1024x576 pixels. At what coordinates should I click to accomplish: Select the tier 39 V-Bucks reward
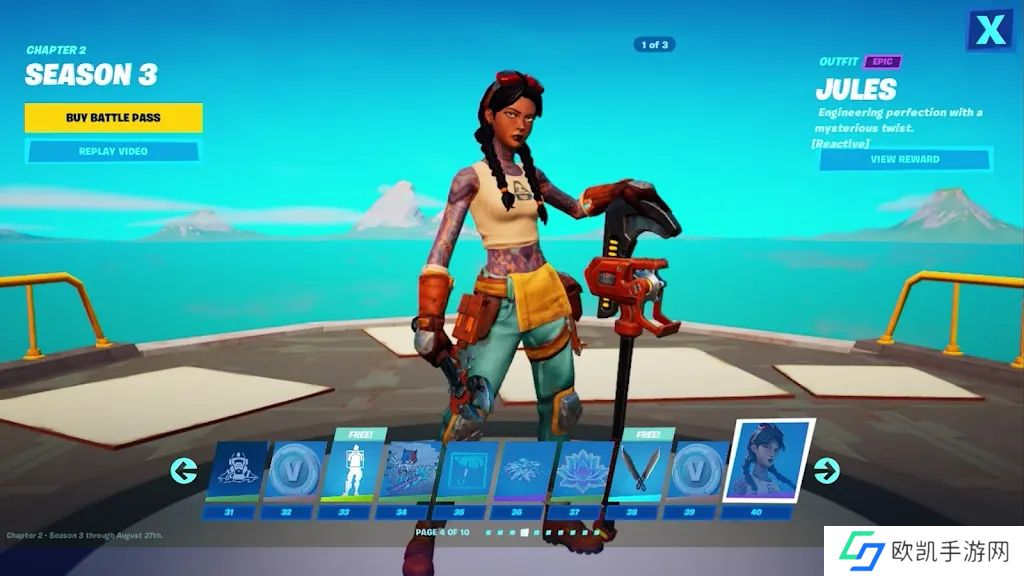point(697,471)
